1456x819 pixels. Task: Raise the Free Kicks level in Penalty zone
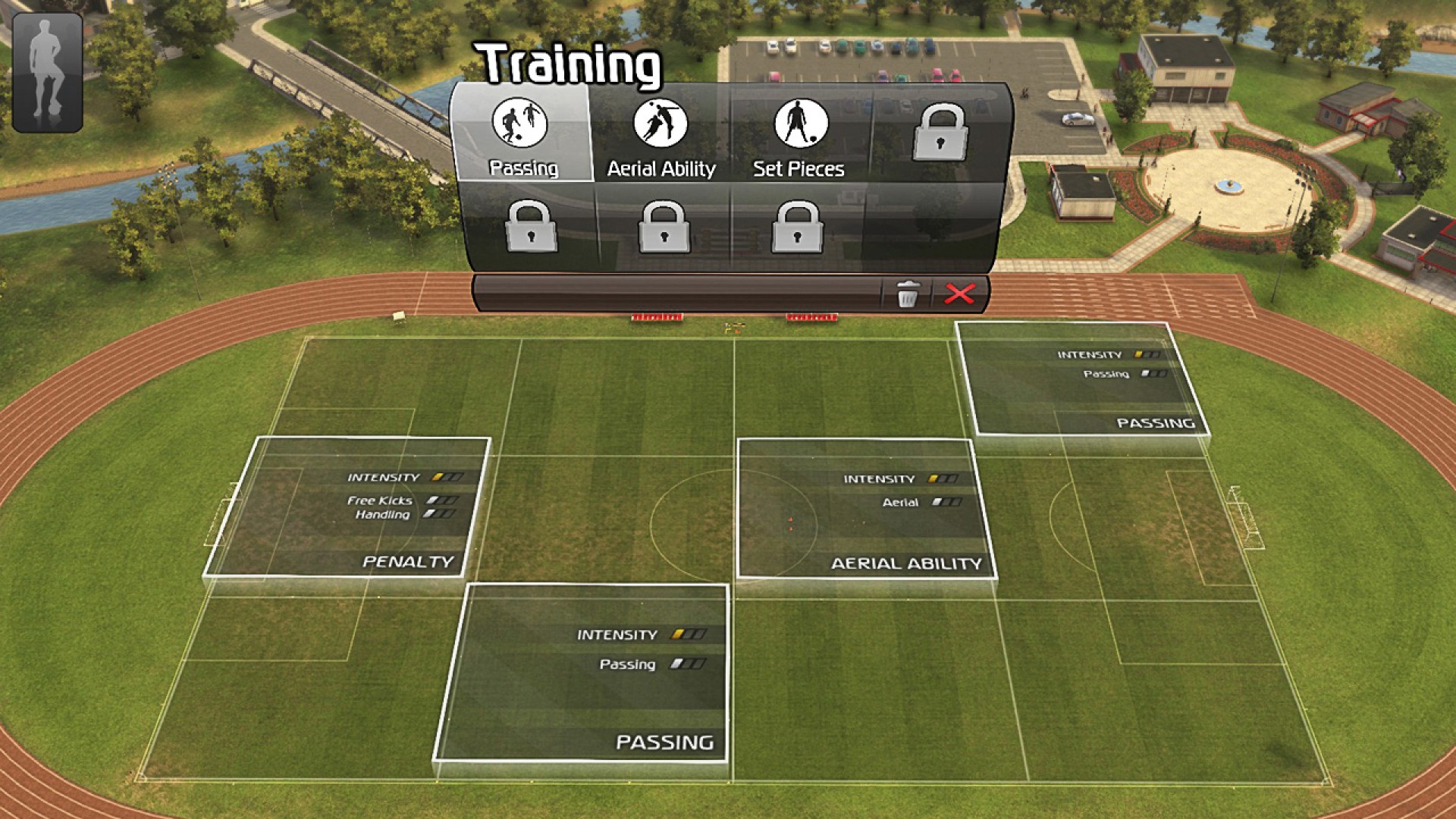click(443, 500)
